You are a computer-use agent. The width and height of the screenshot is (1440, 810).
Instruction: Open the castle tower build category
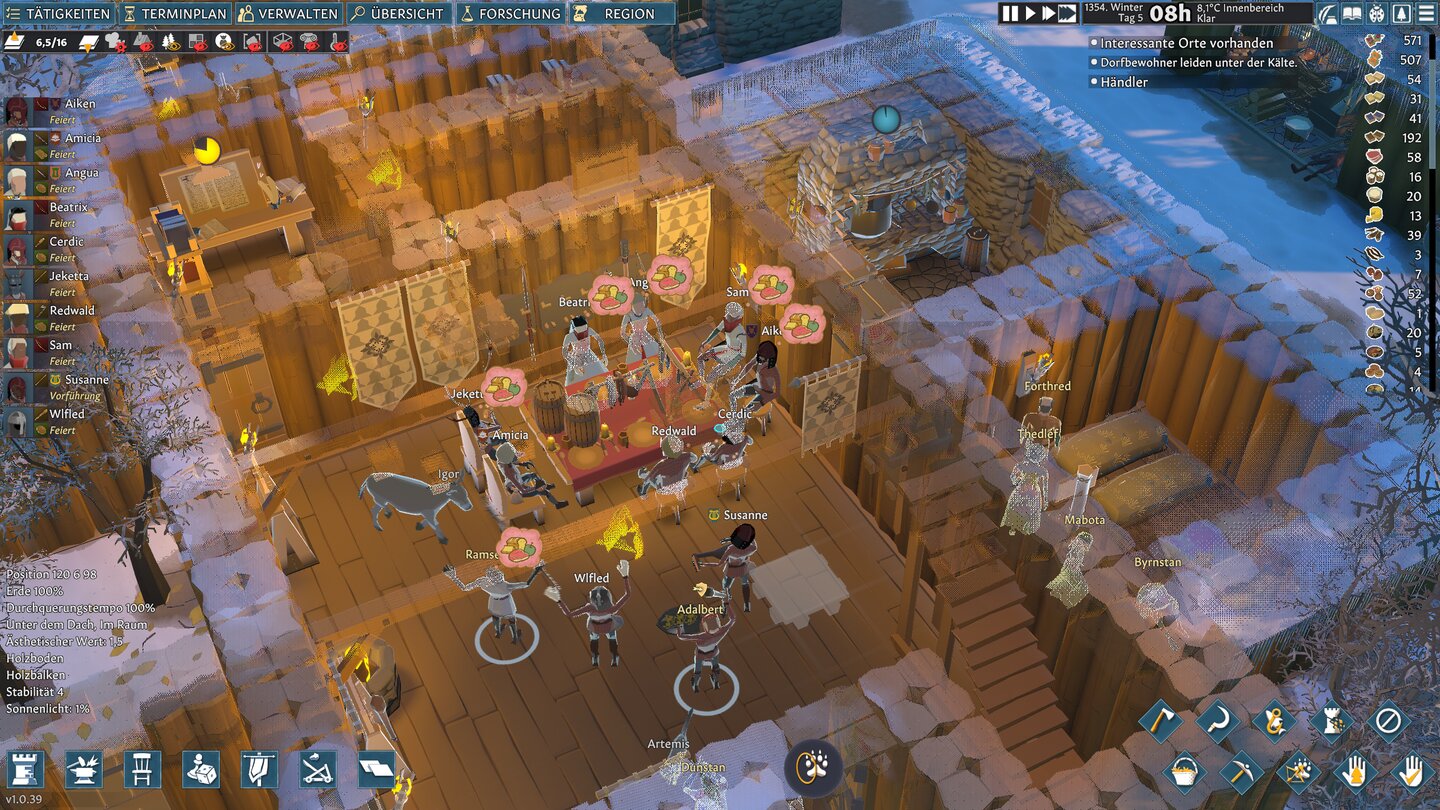click(25, 769)
